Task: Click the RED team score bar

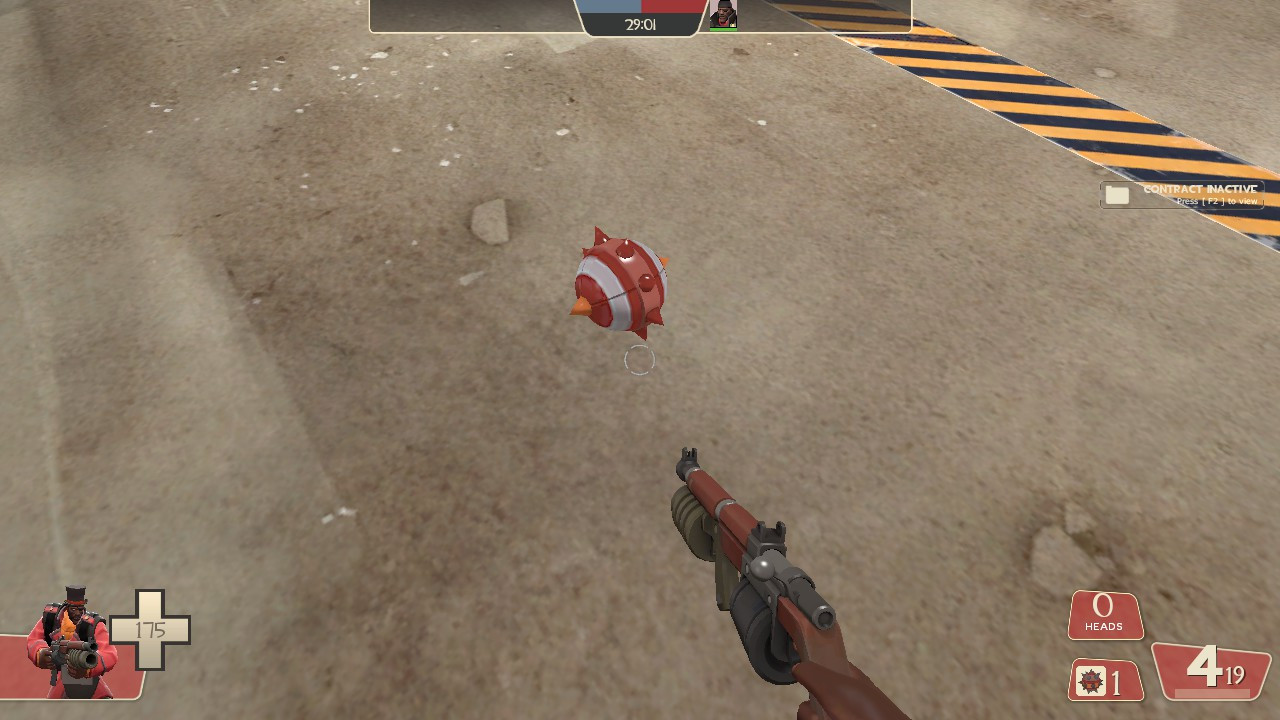Action: (670, 8)
